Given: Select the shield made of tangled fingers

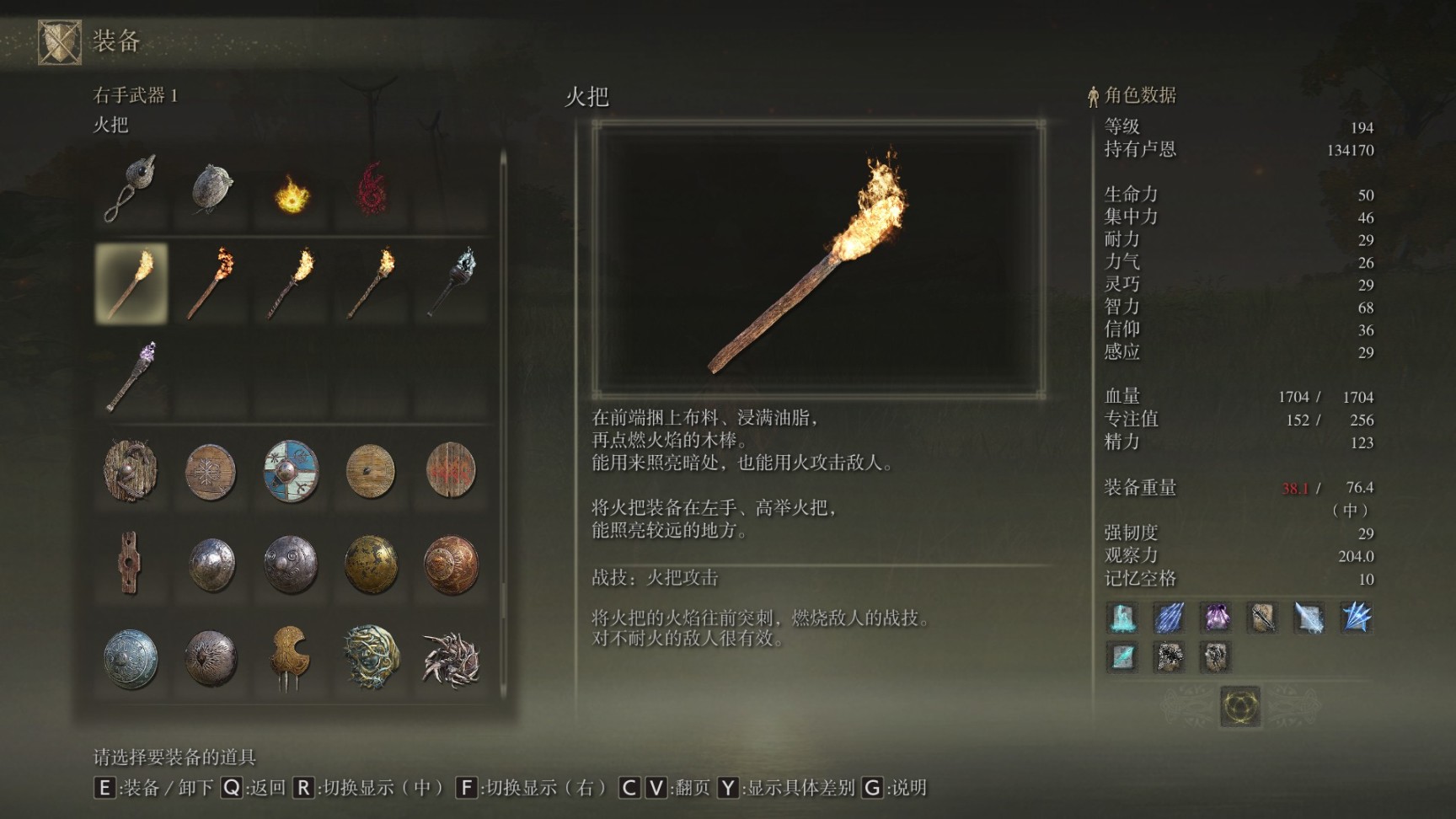Looking at the screenshot, I should pyautogui.click(x=451, y=658).
